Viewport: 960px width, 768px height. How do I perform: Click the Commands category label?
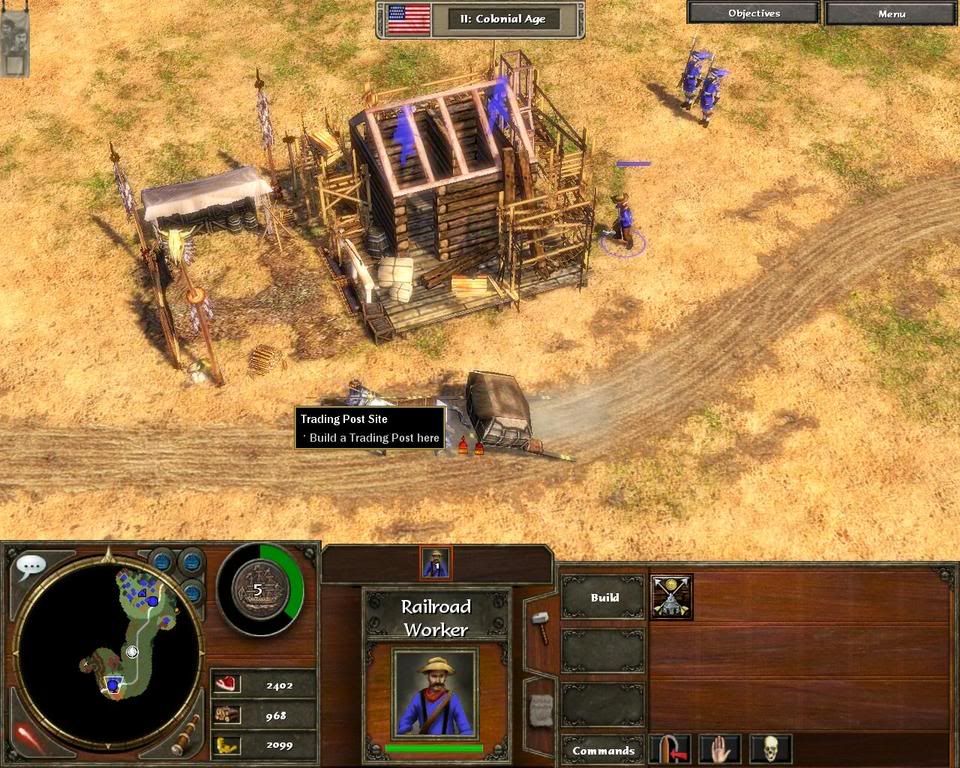coord(604,749)
